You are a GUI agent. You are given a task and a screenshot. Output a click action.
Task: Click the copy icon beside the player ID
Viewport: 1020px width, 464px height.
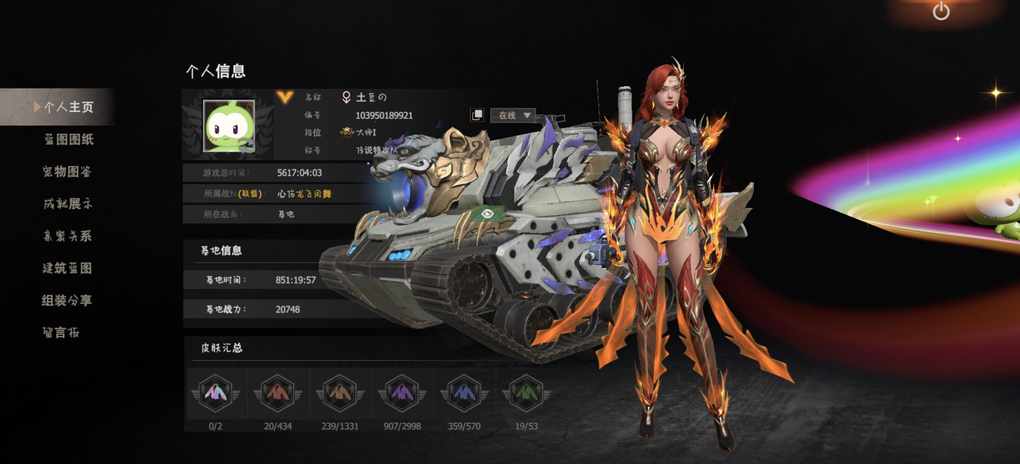(x=478, y=115)
